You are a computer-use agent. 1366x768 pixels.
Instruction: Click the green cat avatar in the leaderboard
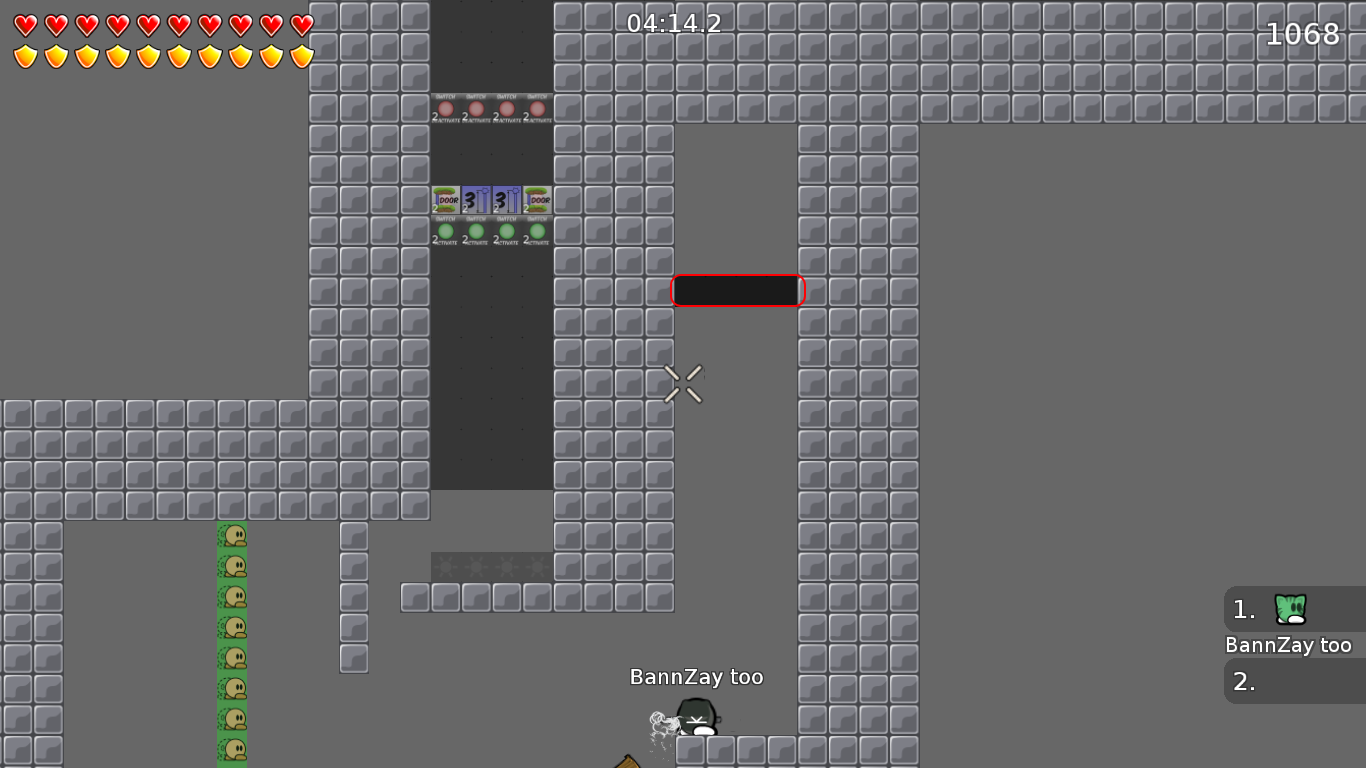tap(1288, 610)
